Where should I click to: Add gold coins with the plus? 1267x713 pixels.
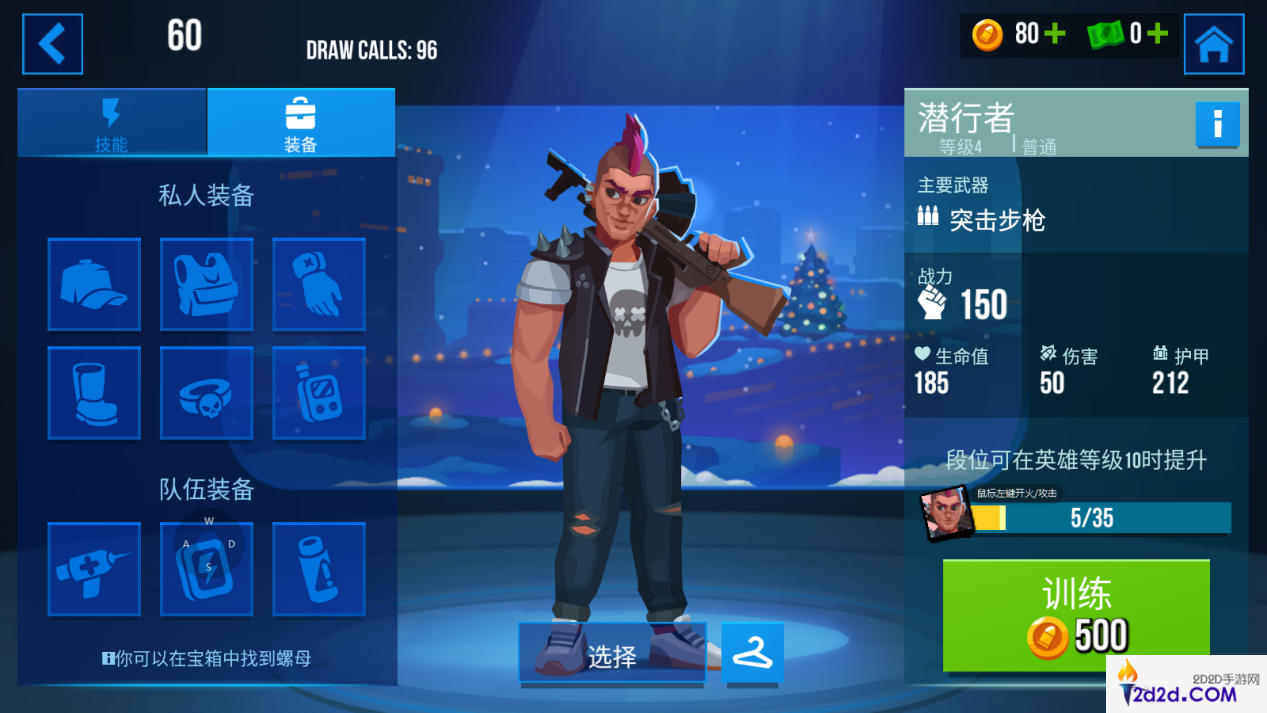(x=1054, y=34)
